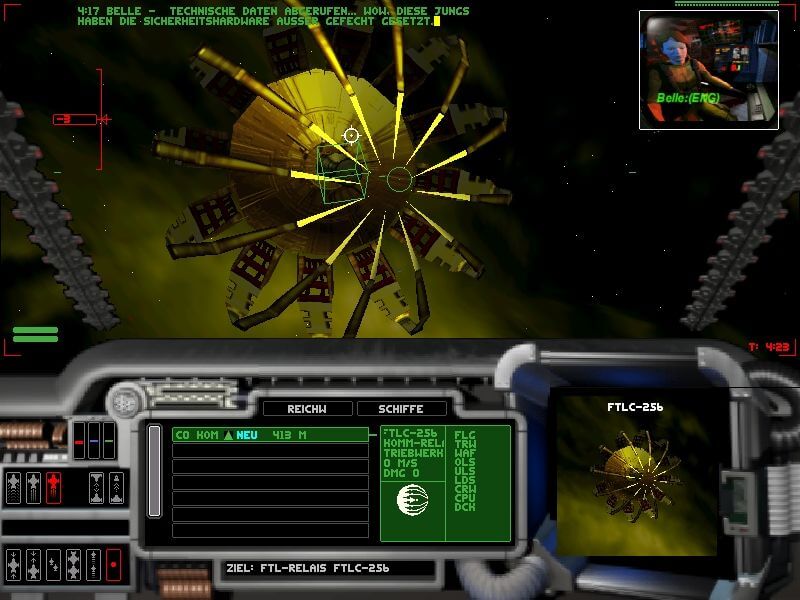Choose the CPU subsystem entry
The height and width of the screenshot is (600, 800).
pos(465,498)
